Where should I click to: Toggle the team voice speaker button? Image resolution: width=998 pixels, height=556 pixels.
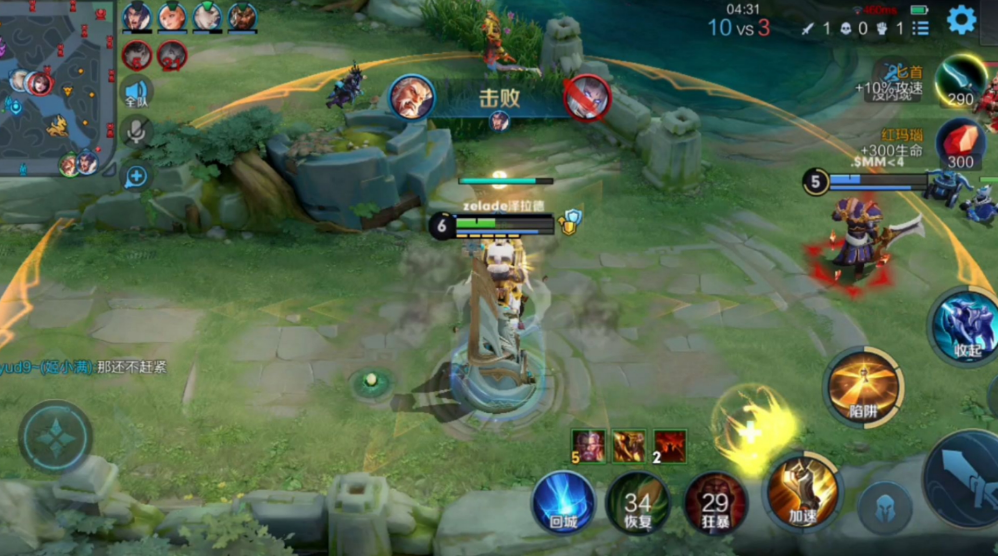coord(136,94)
